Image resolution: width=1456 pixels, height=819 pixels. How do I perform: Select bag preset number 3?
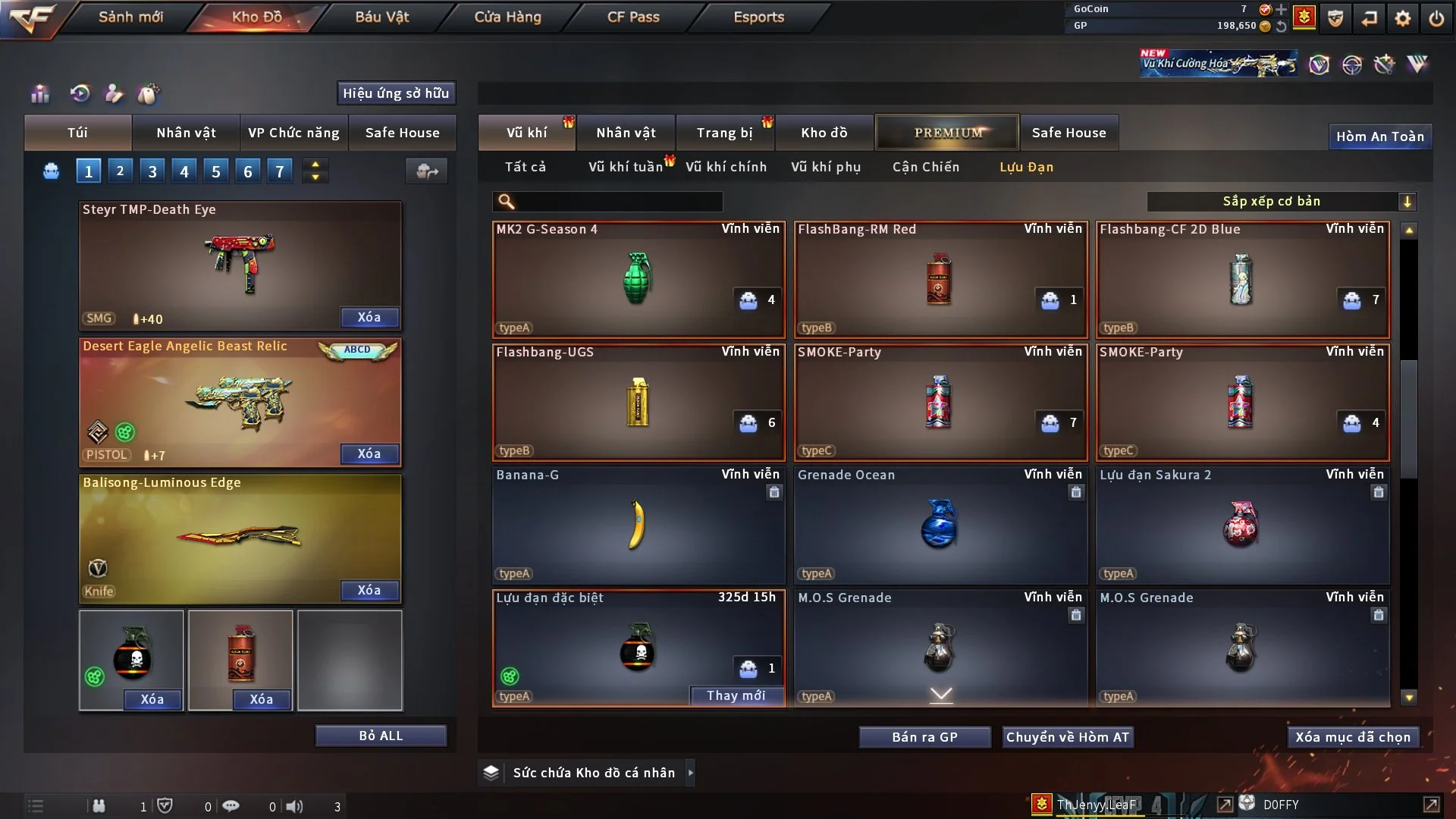[152, 171]
